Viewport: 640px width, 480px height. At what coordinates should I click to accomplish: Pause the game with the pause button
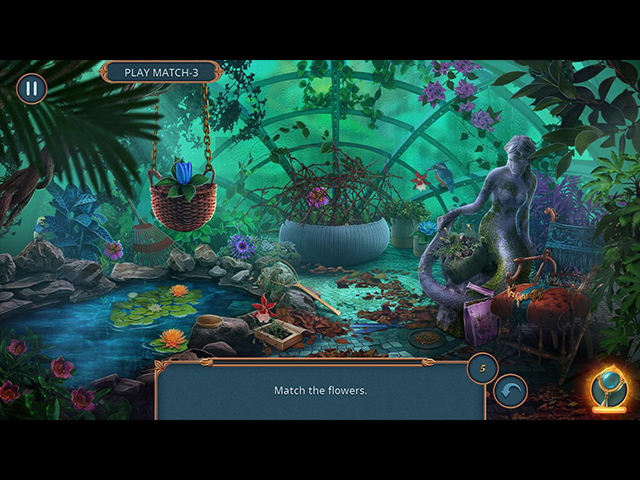31,88
